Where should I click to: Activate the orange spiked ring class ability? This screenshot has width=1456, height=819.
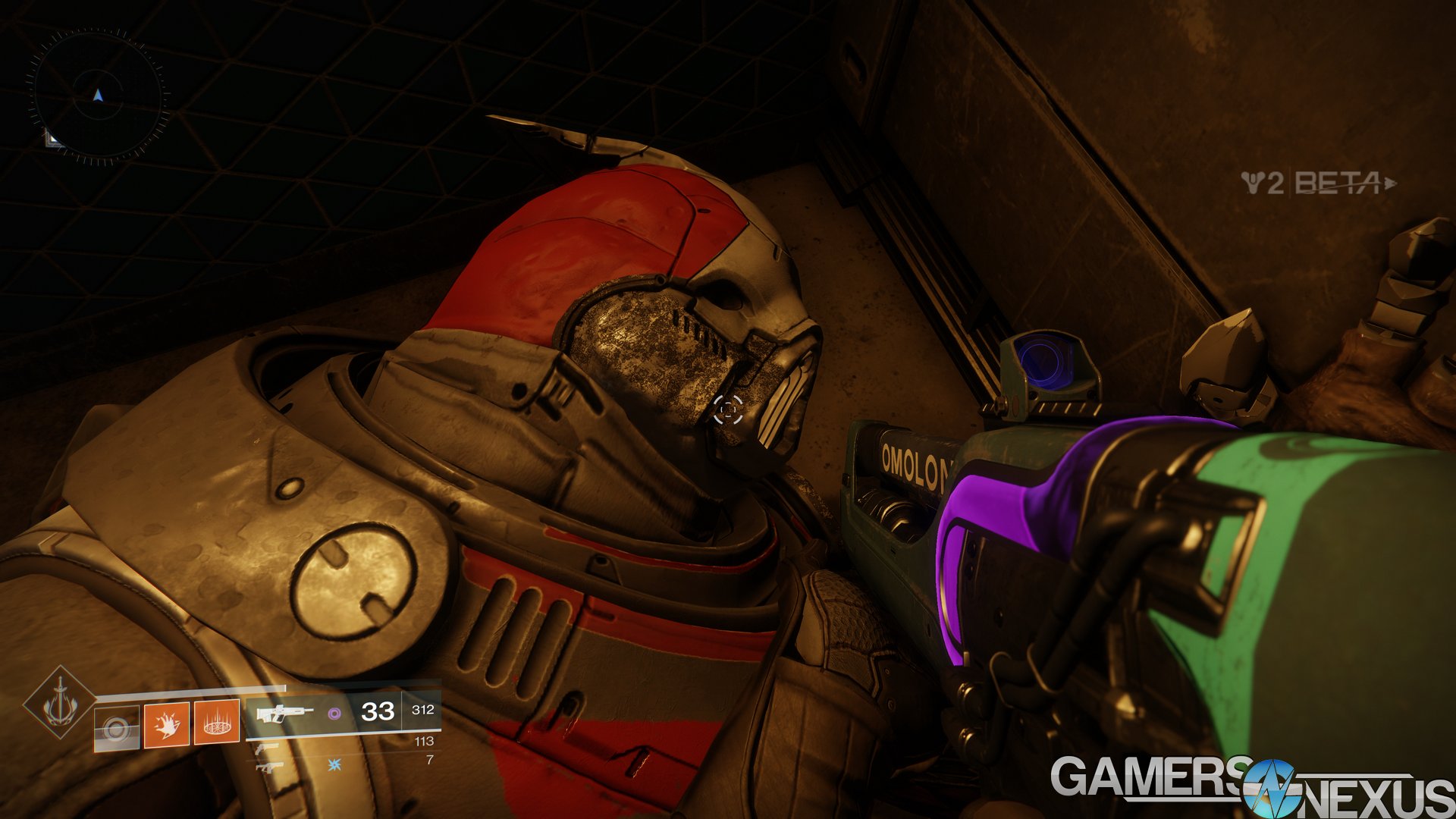[217, 722]
